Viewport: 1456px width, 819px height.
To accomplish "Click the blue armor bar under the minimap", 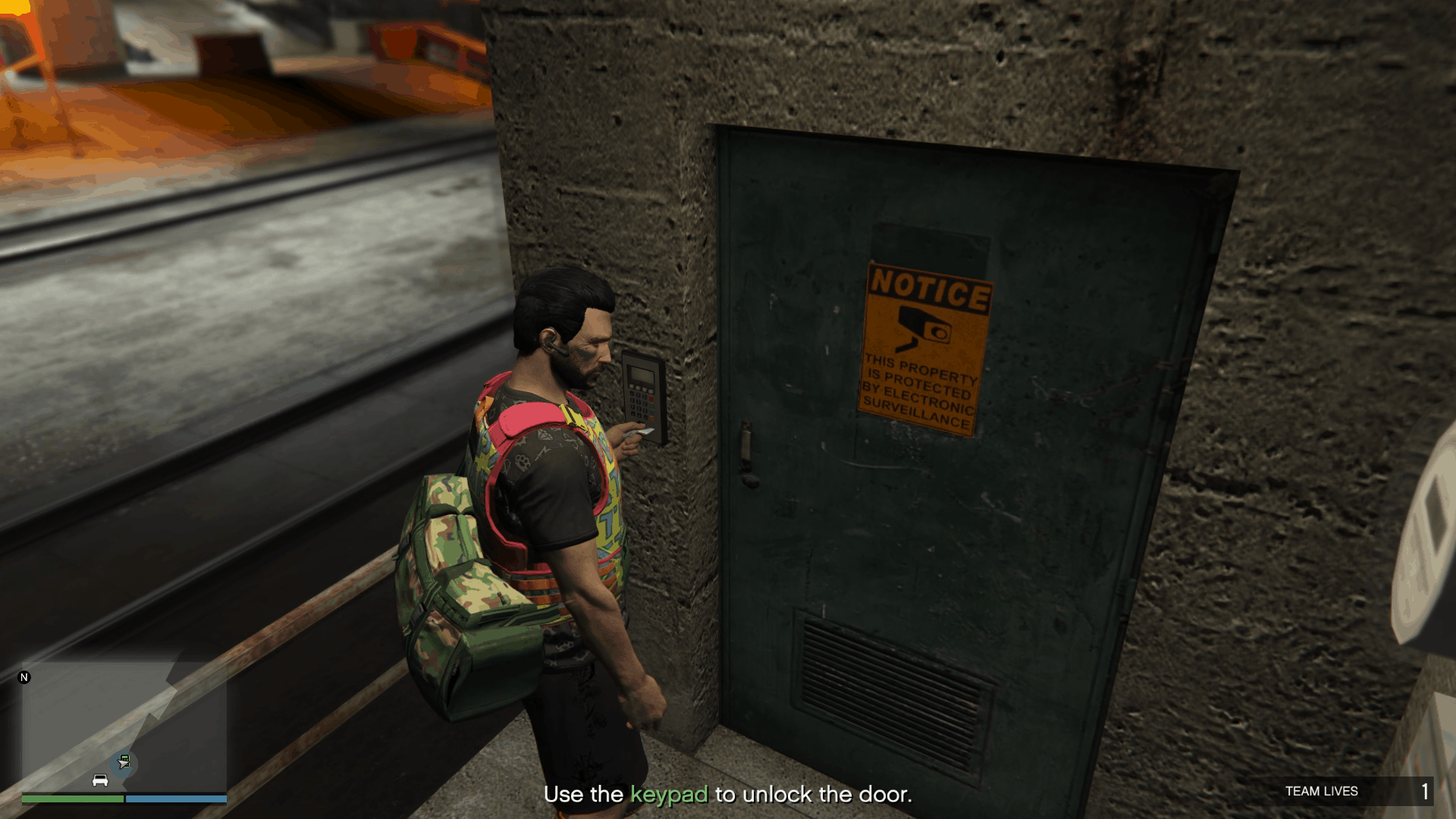I will (x=174, y=799).
